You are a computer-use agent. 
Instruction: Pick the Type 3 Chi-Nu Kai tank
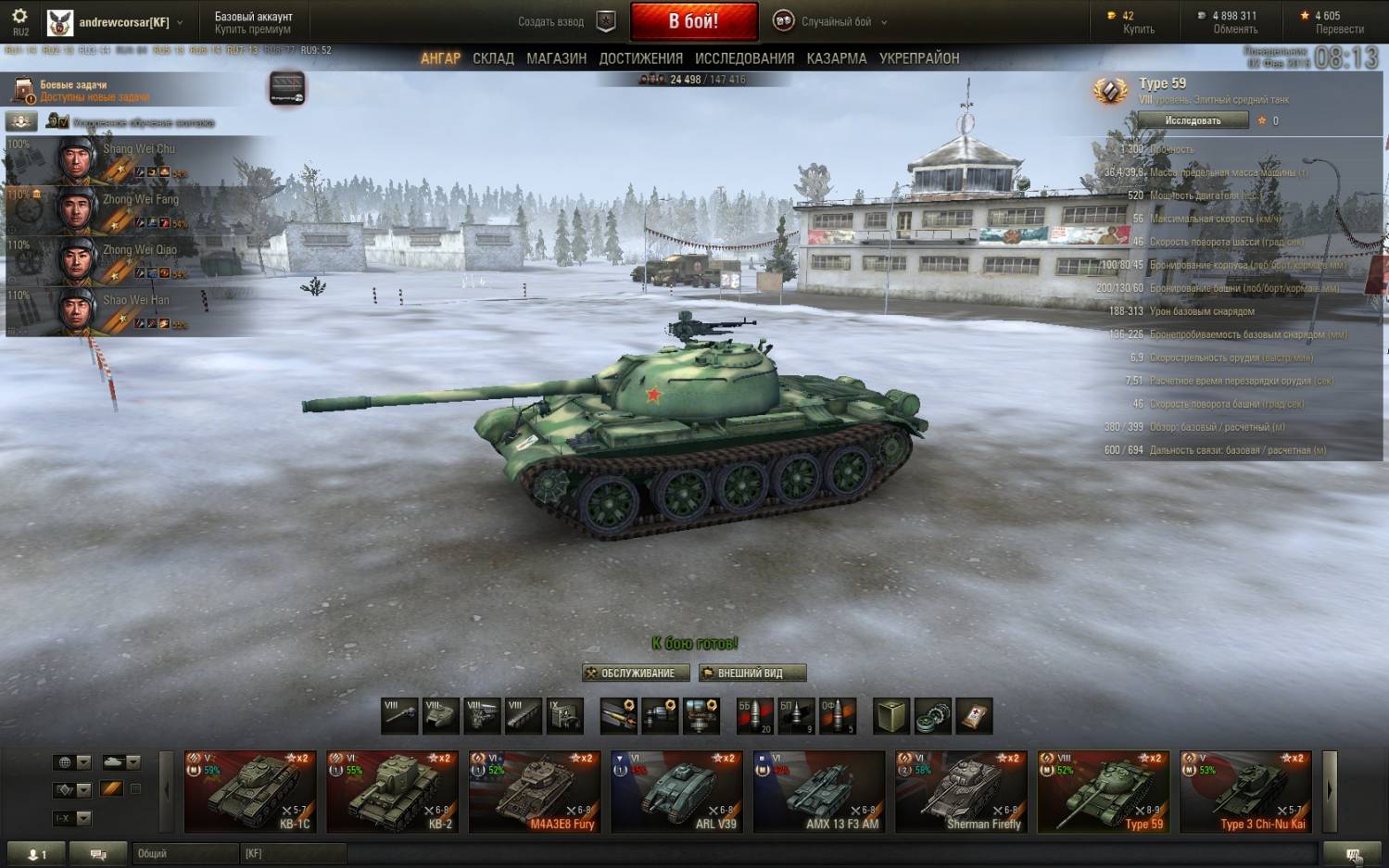click(1245, 792)
